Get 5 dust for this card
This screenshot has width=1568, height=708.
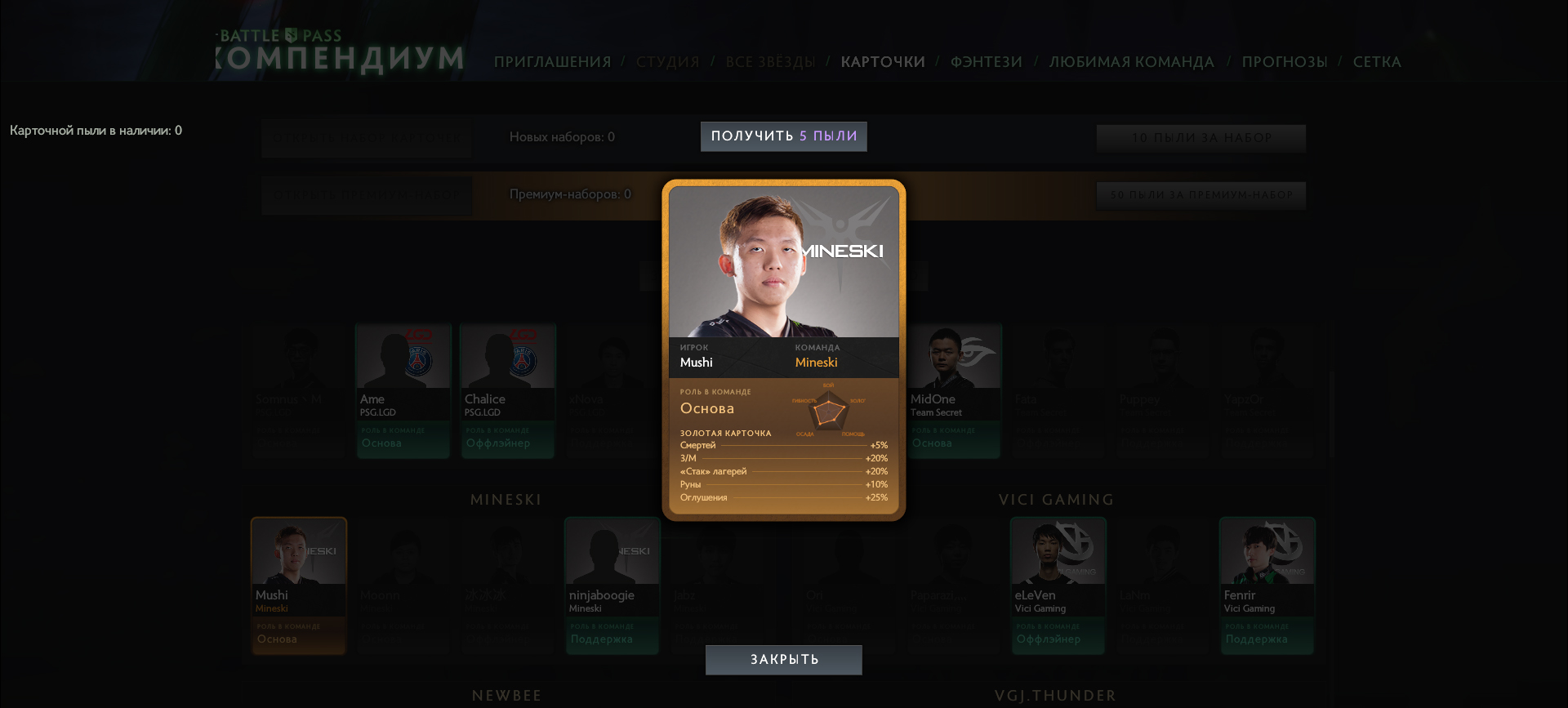[x=783, y=136]
